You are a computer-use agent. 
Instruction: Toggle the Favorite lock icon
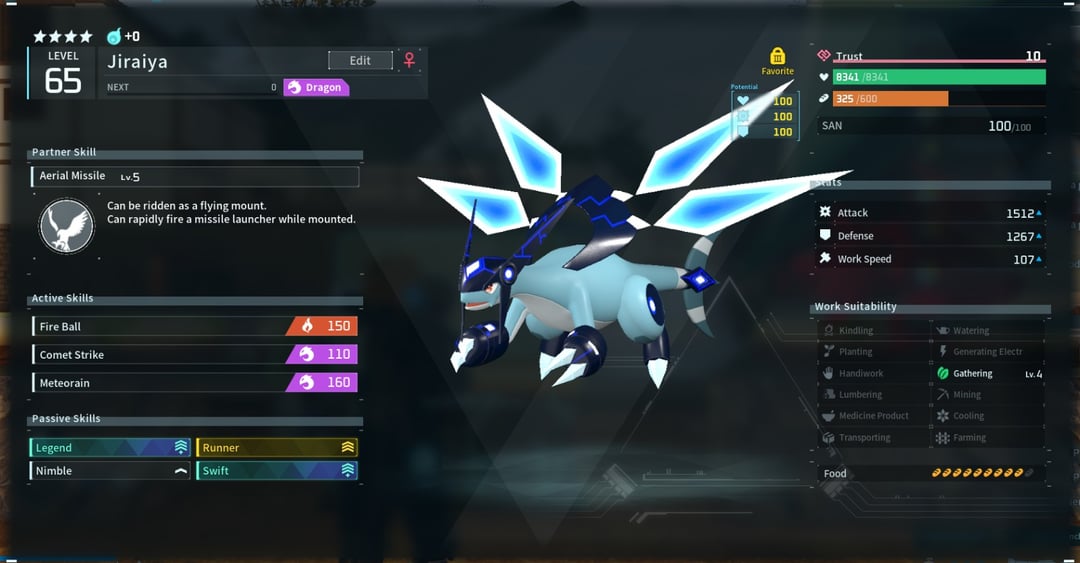point(777,57)
